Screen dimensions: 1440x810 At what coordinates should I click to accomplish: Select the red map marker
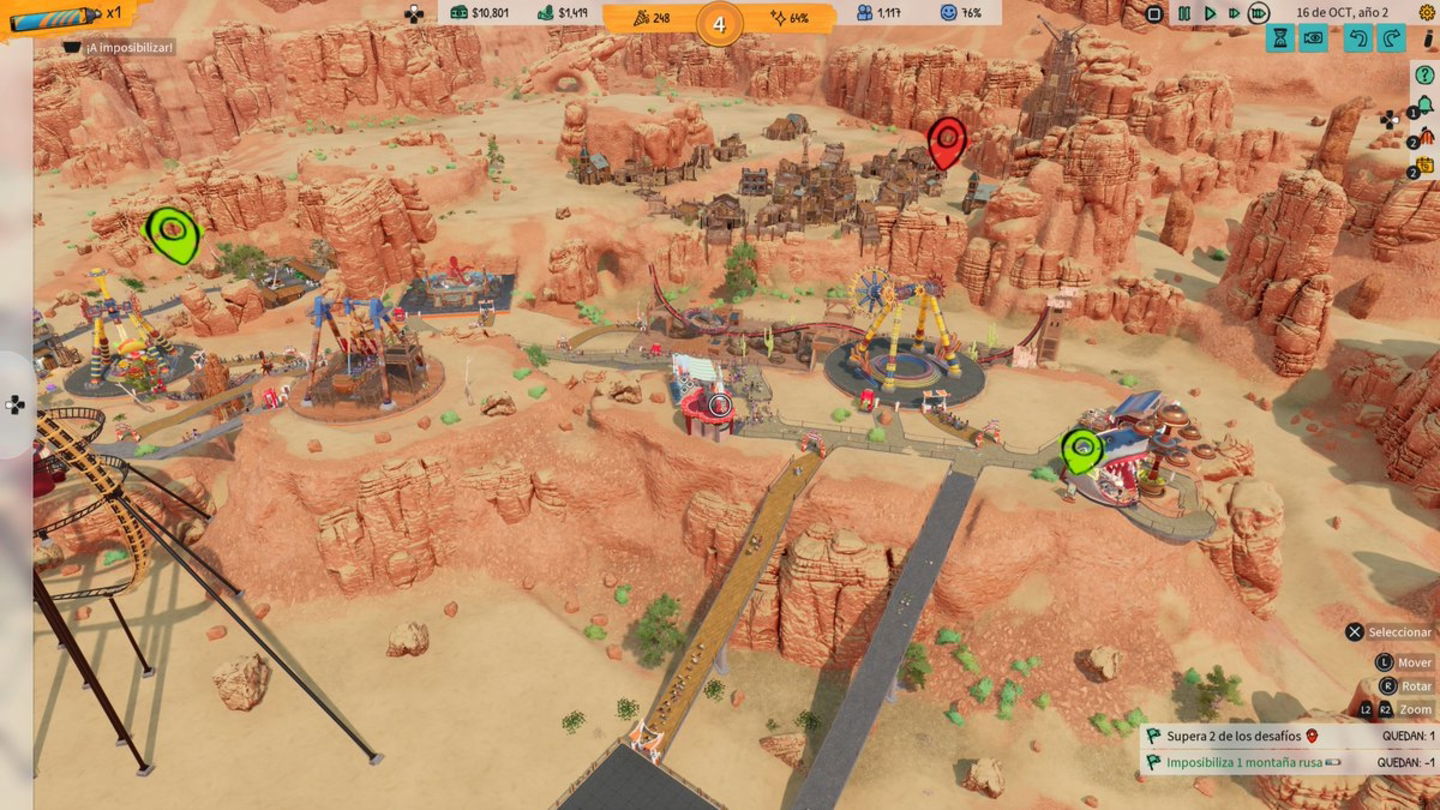[x=946, y=143]
